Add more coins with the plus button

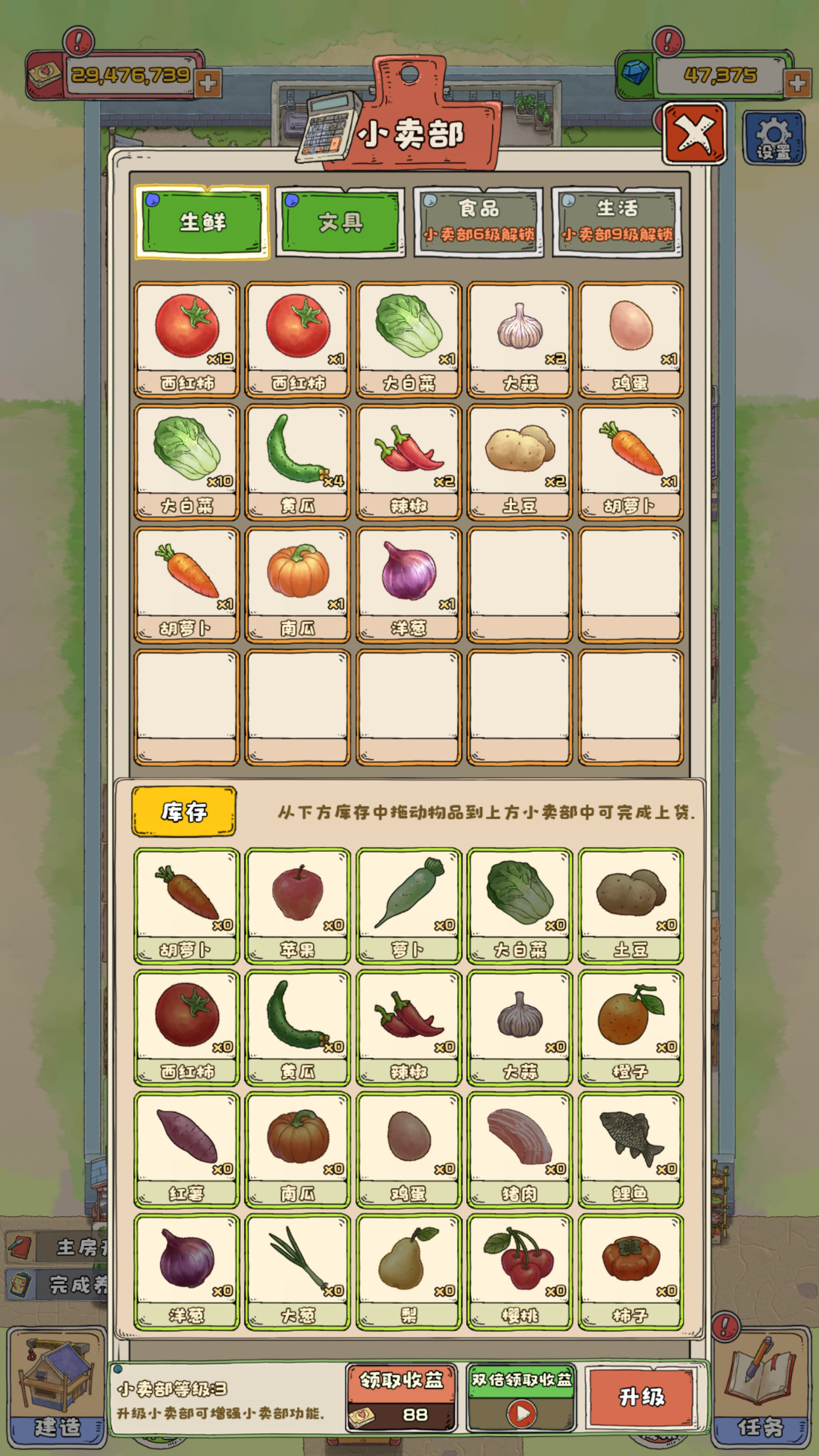[207, 83]
